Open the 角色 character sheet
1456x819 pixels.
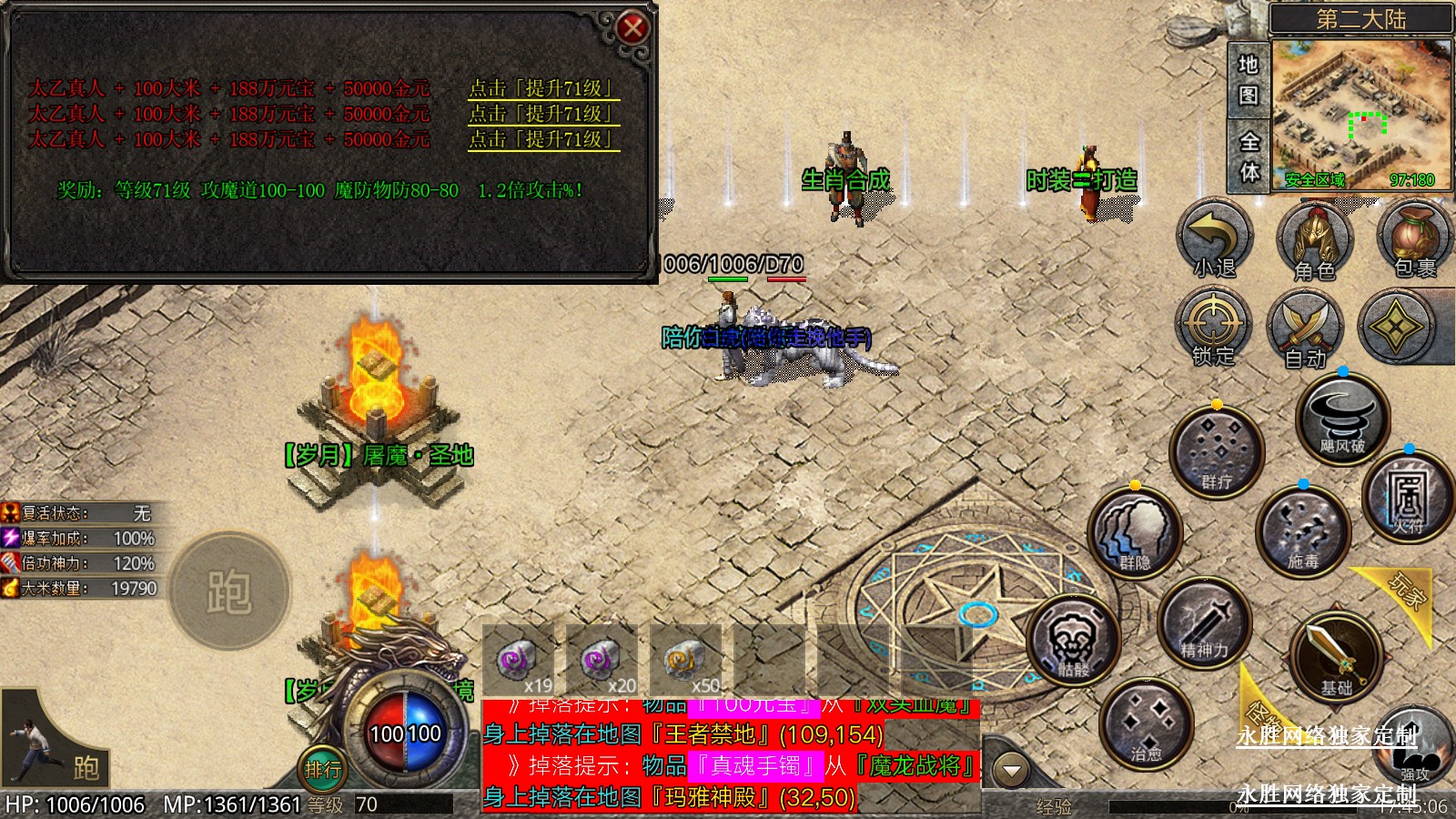[x=1314, y=241]
